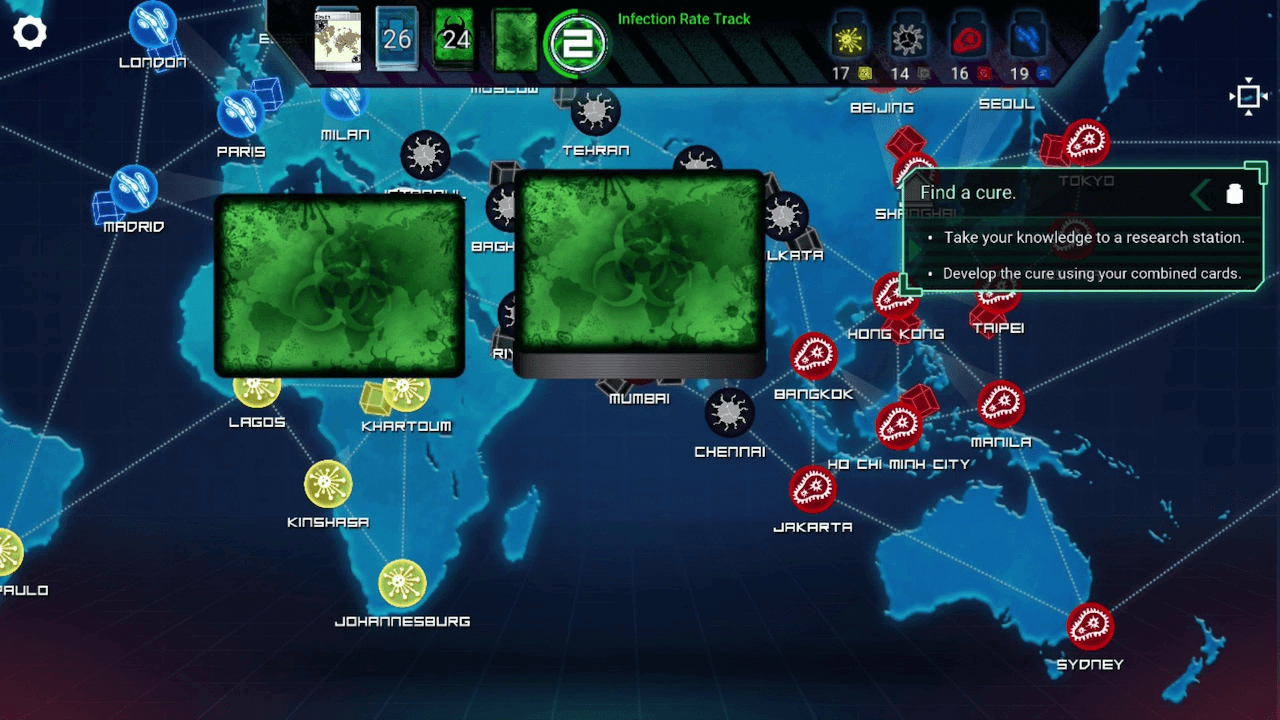Screen dimensions: 1280x720
Task: Click the Infection Rate Track bar
Action: pyautogui.click(x=684, y=19)
